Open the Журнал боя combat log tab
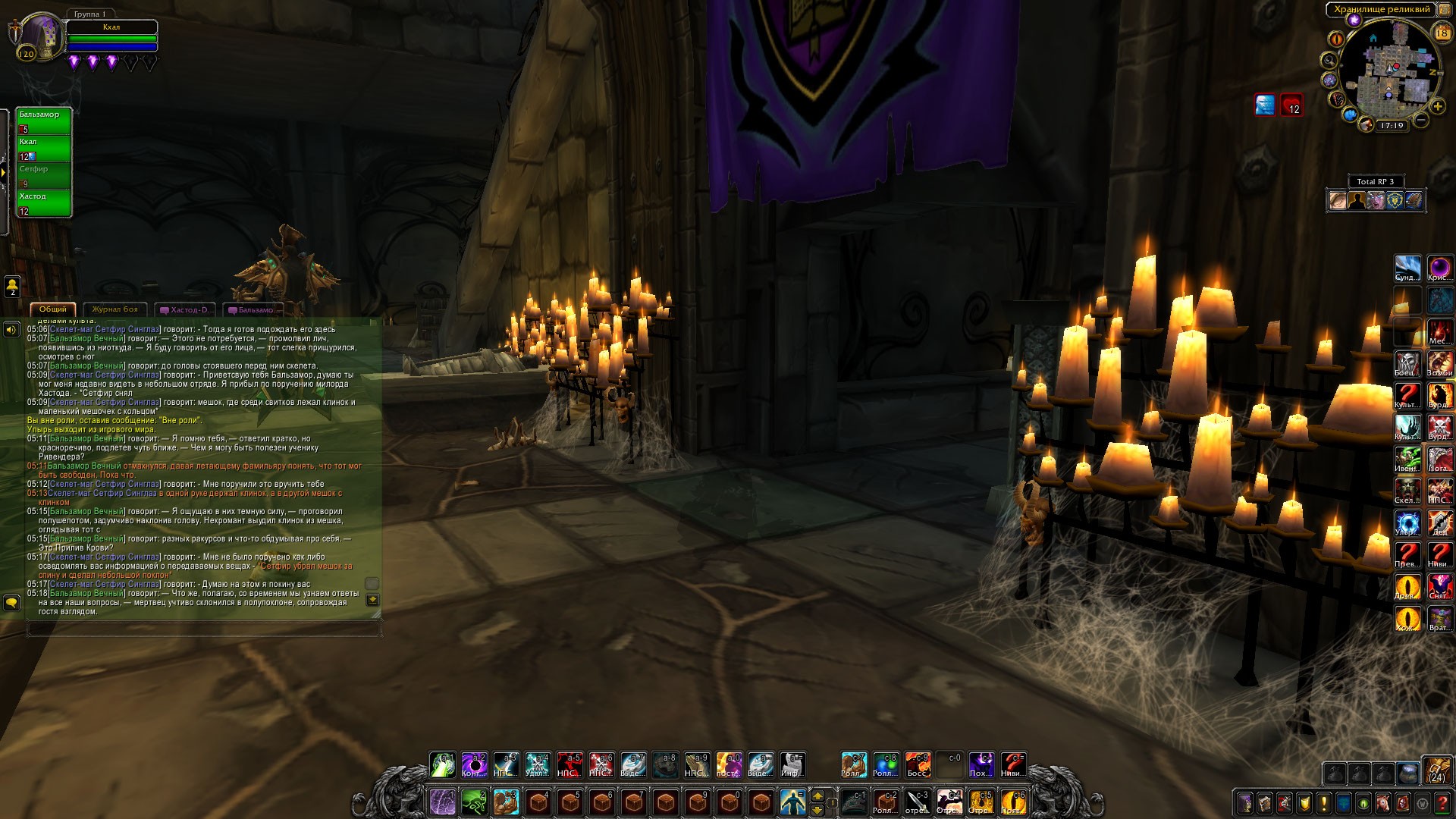 tap(115, 309)
